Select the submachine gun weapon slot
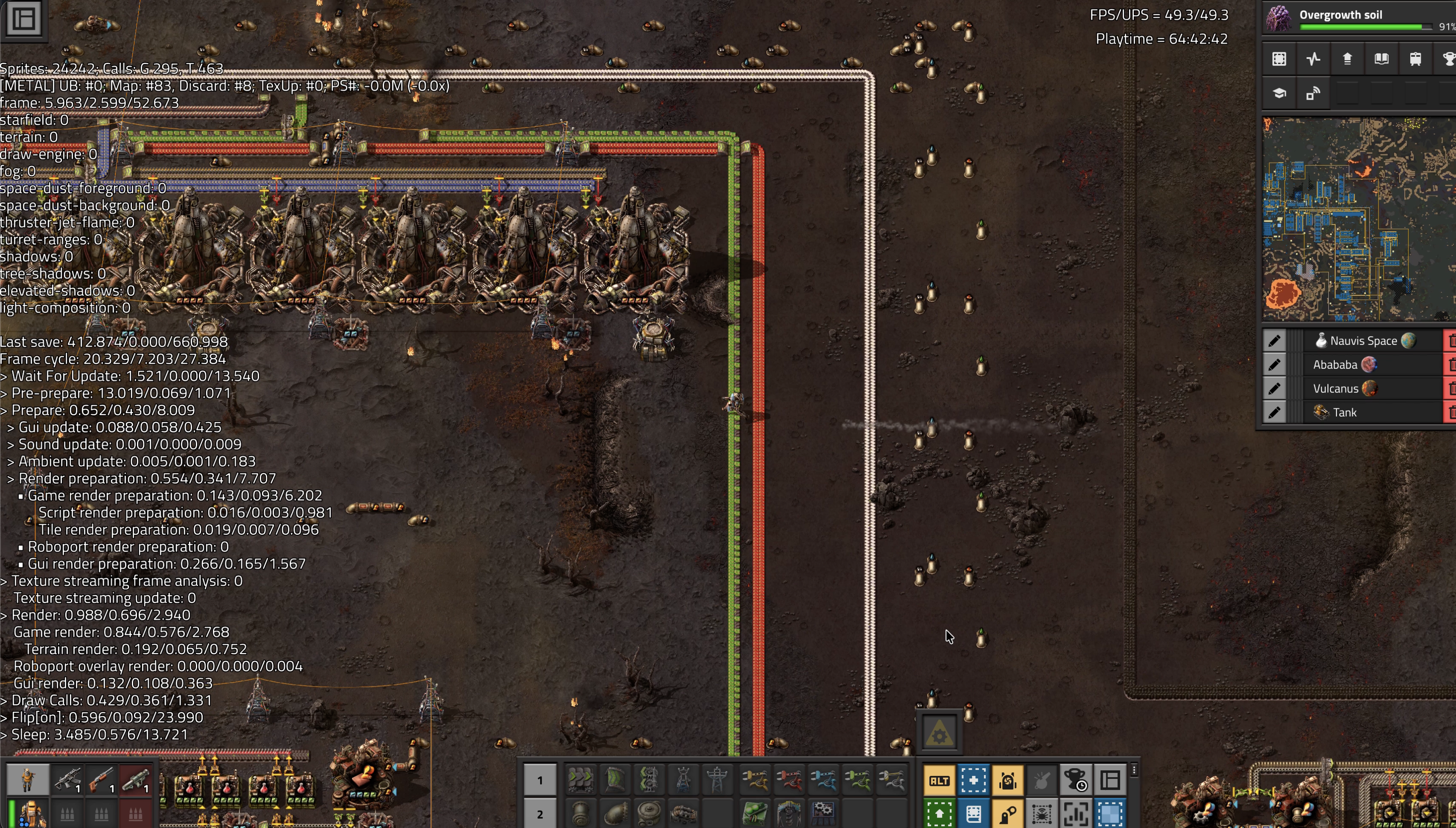 point(67,780)
